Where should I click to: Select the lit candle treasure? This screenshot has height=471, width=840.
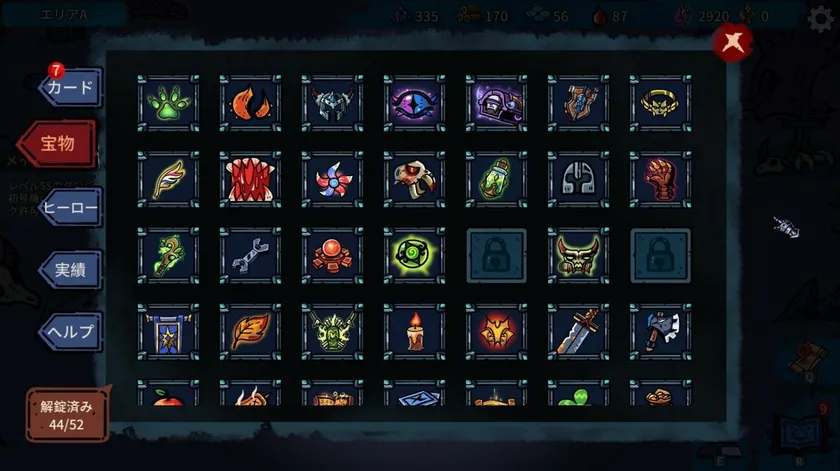[414, 332]
